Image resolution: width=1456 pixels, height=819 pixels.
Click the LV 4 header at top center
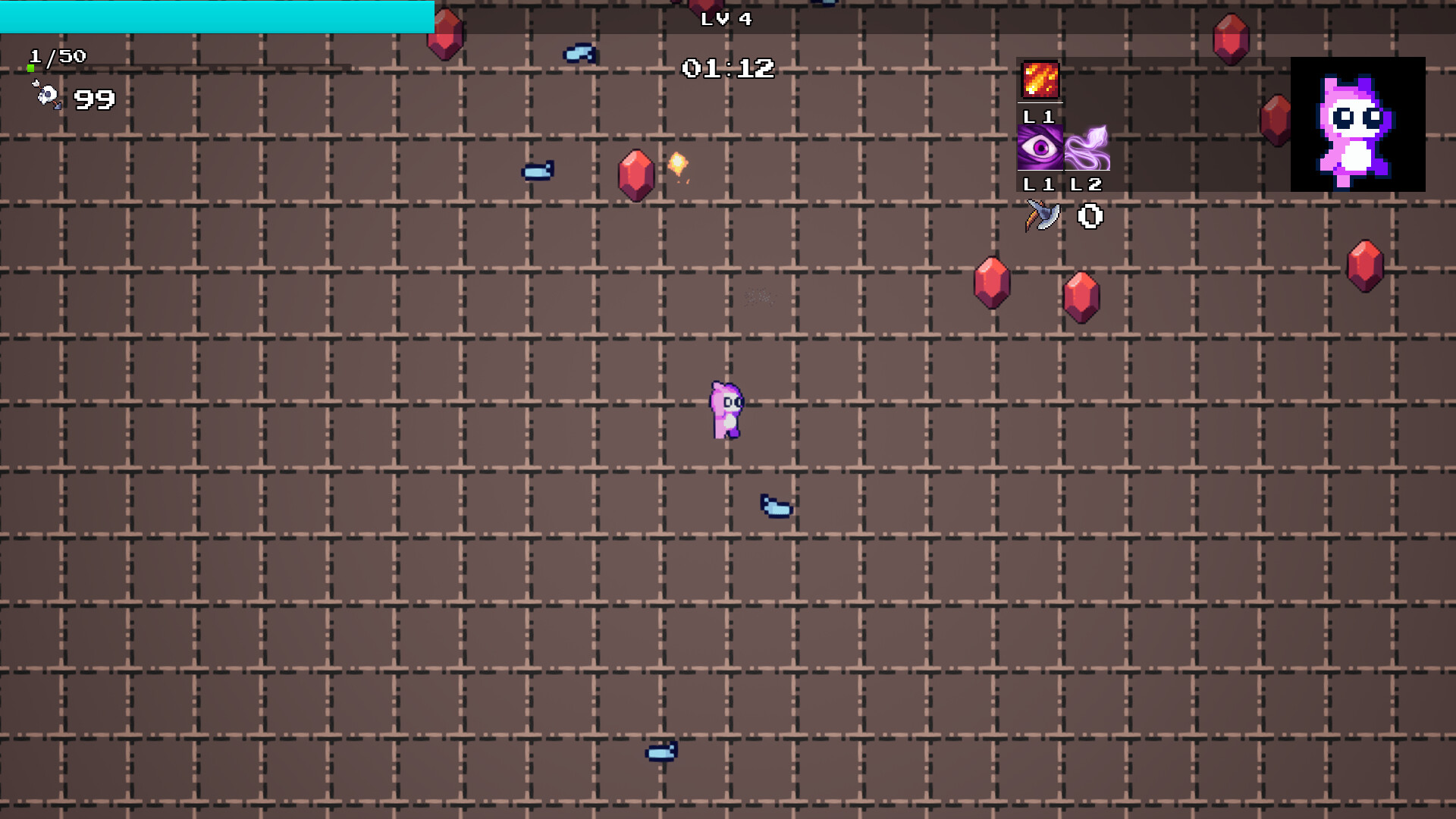click(x=726, y=20)
